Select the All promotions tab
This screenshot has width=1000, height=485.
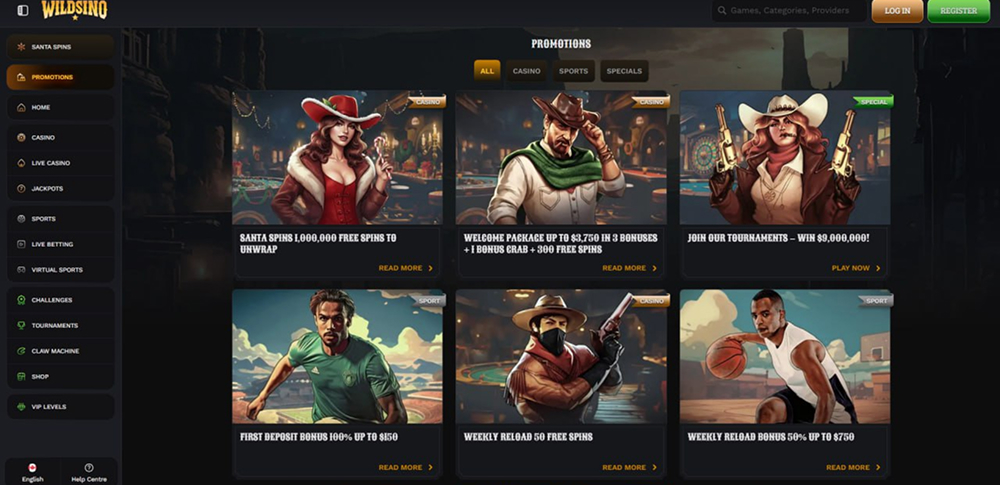pos(487,71)
